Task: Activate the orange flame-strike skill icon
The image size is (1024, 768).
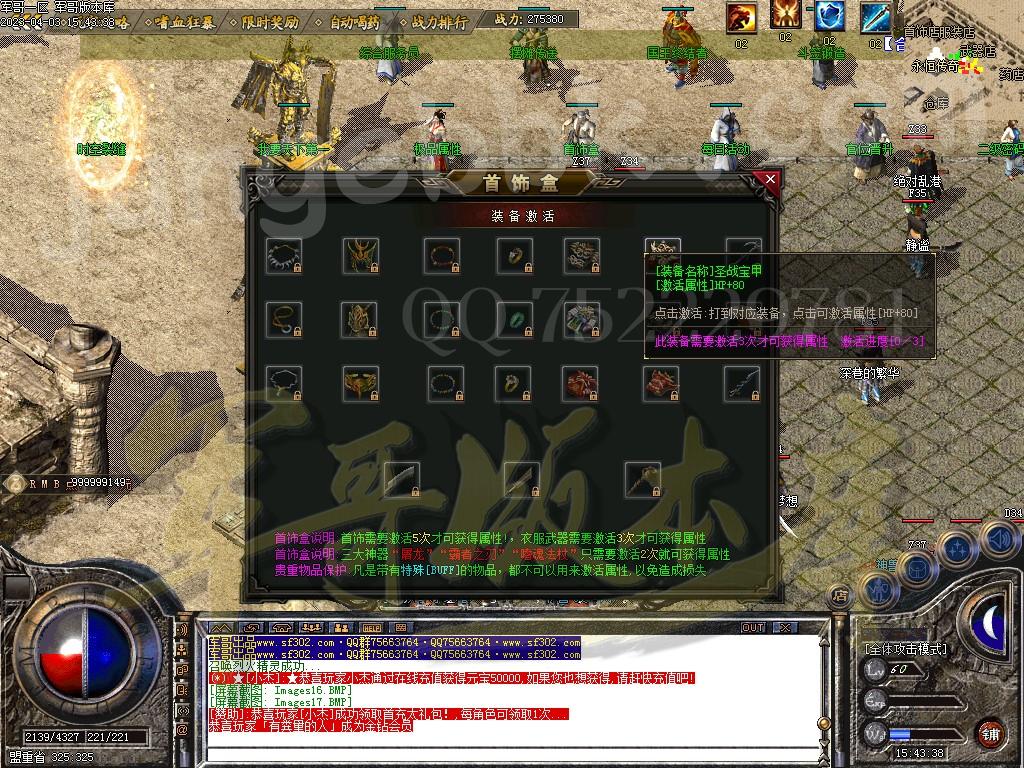Action: point(741,17)
